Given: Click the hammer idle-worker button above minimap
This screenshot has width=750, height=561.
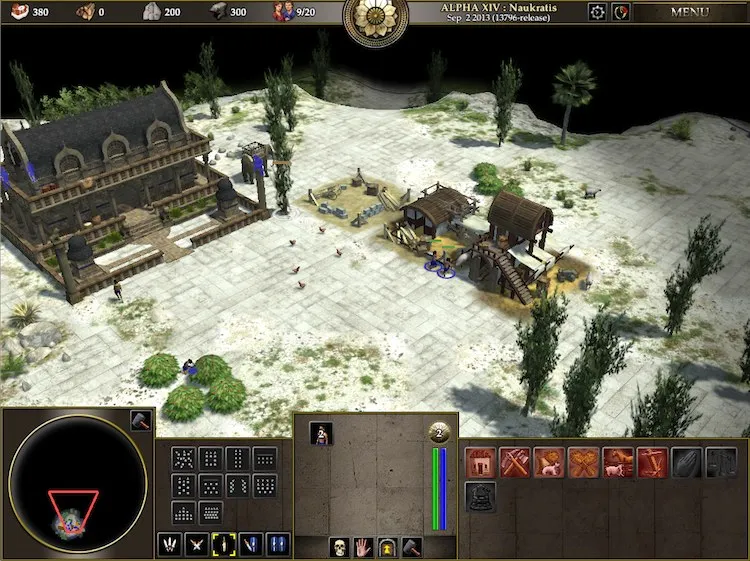Looking at the screenshot, I should [139, 421].
